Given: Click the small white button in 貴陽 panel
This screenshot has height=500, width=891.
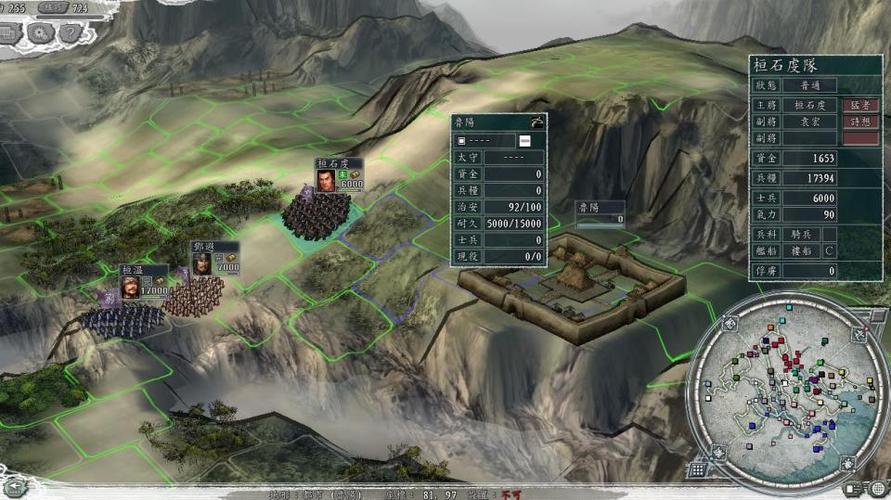Looking at the screenshot, I should [524, 140].
